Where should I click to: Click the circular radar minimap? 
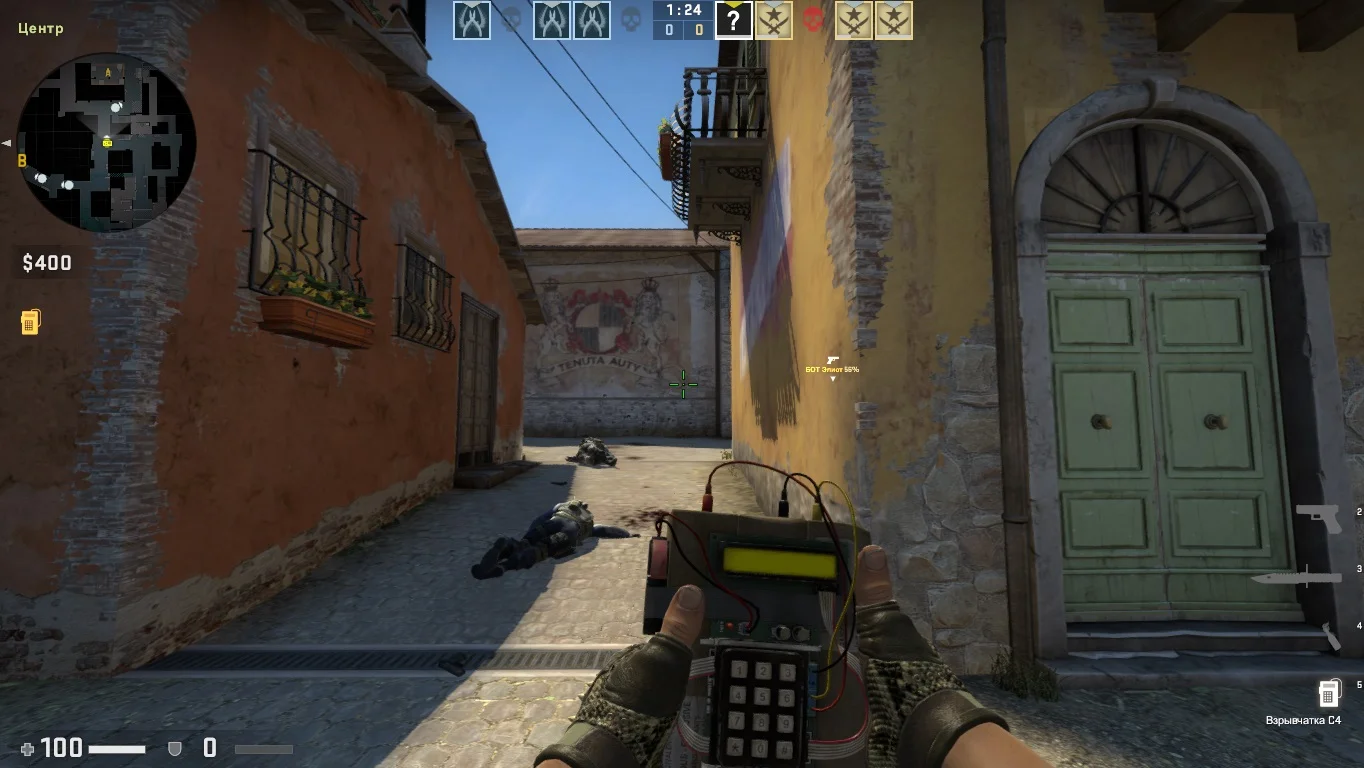(106, 142)
